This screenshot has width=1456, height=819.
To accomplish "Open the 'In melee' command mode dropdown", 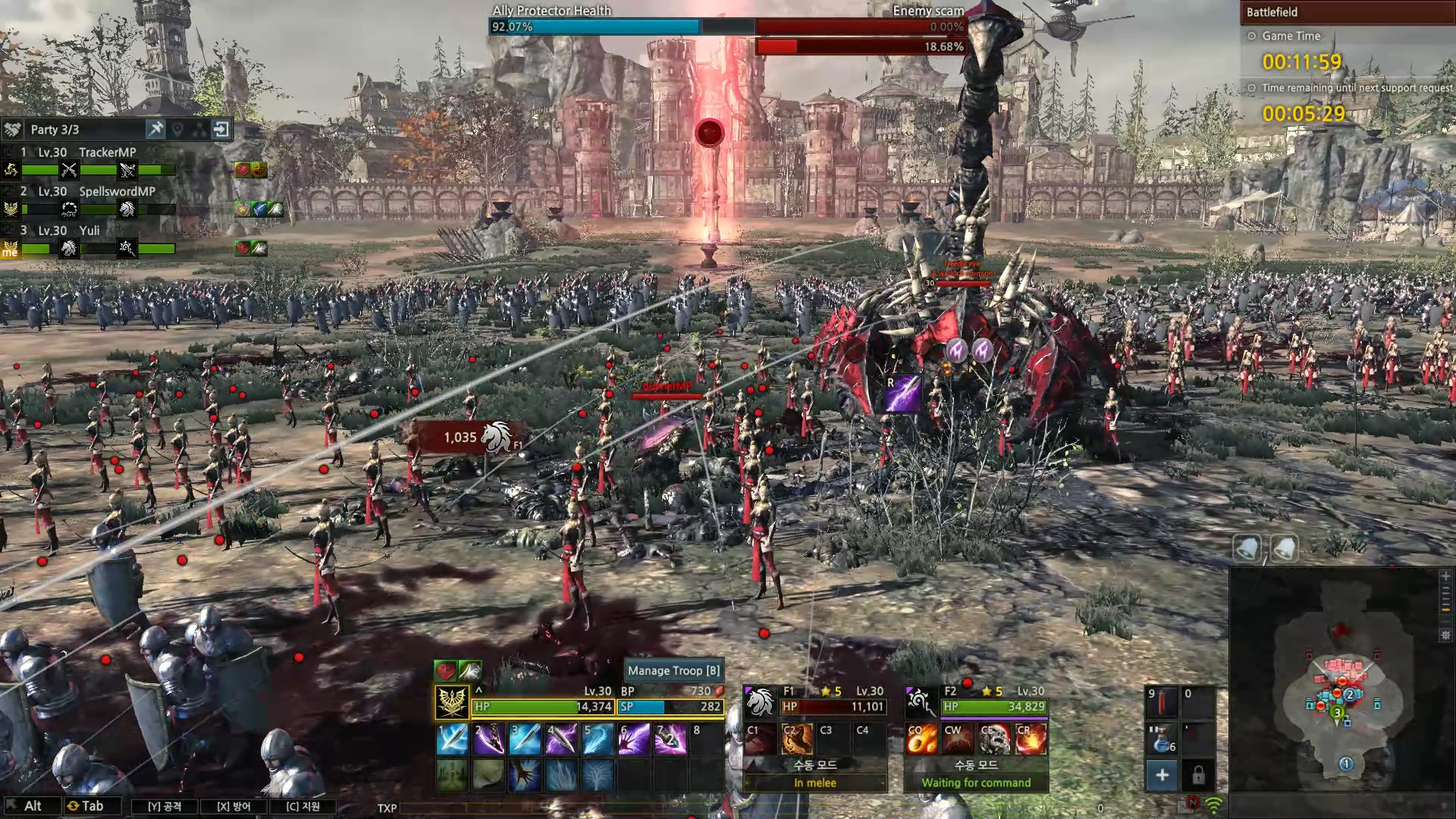I will 814,783.
